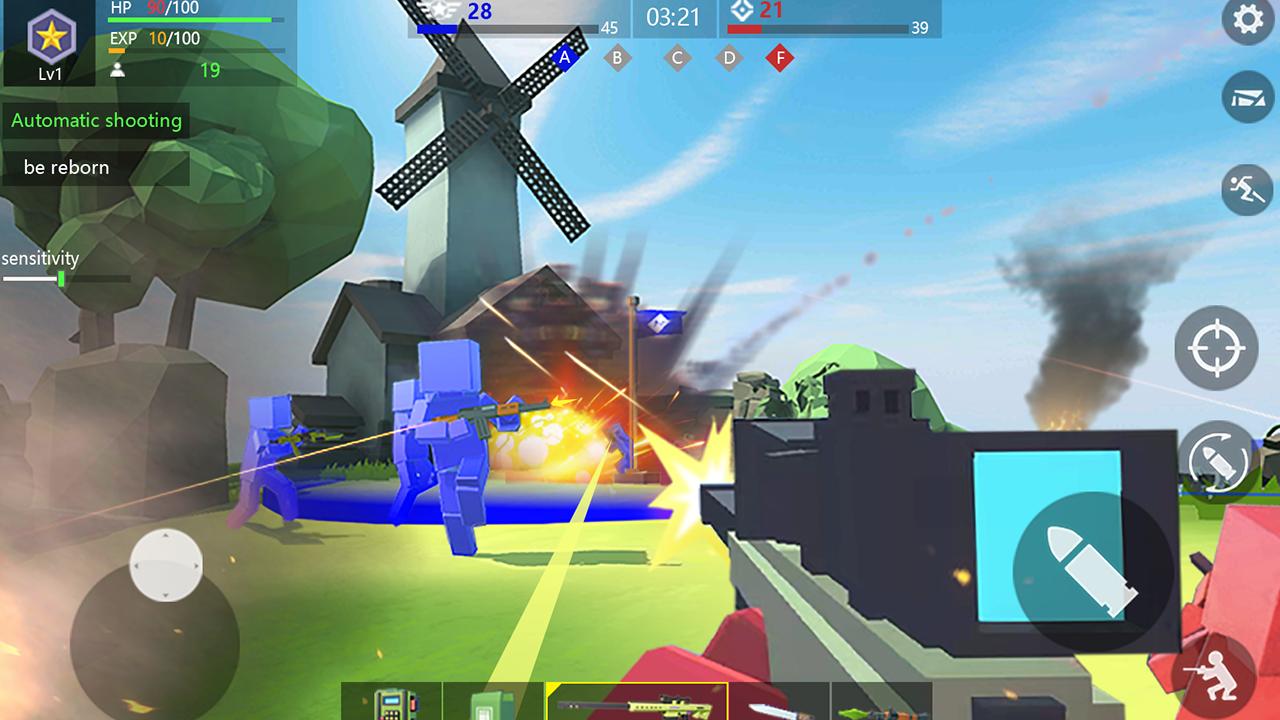Enable Automatic shooting mode
Viewport: 1280px width, 720px height.
tap(96, 121)
